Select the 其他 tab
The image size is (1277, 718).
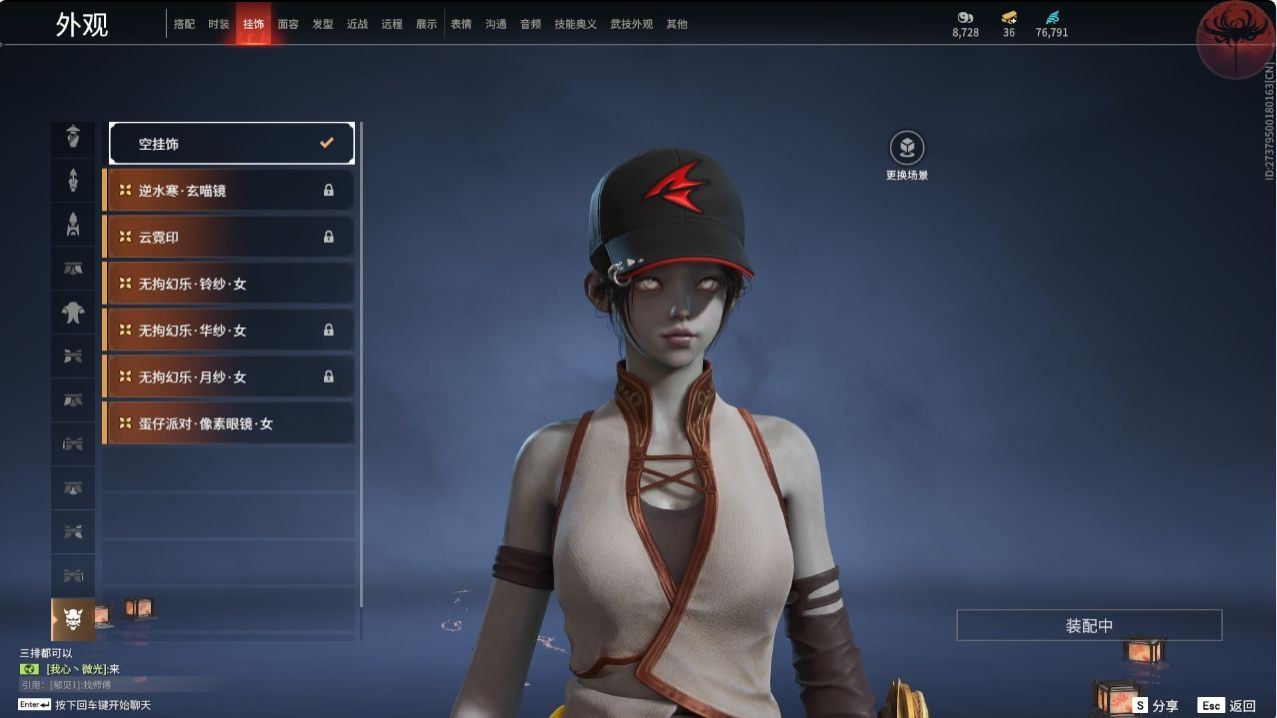[677, 24]
